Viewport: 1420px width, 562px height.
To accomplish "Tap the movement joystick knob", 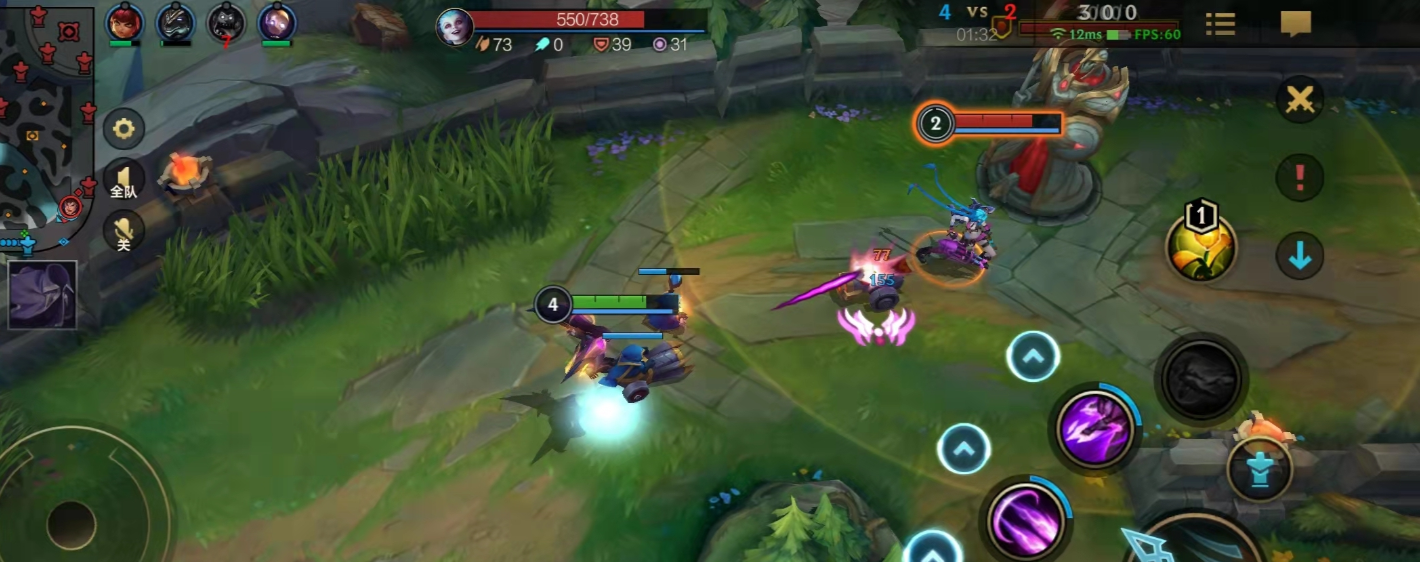I will pos(71,524).
